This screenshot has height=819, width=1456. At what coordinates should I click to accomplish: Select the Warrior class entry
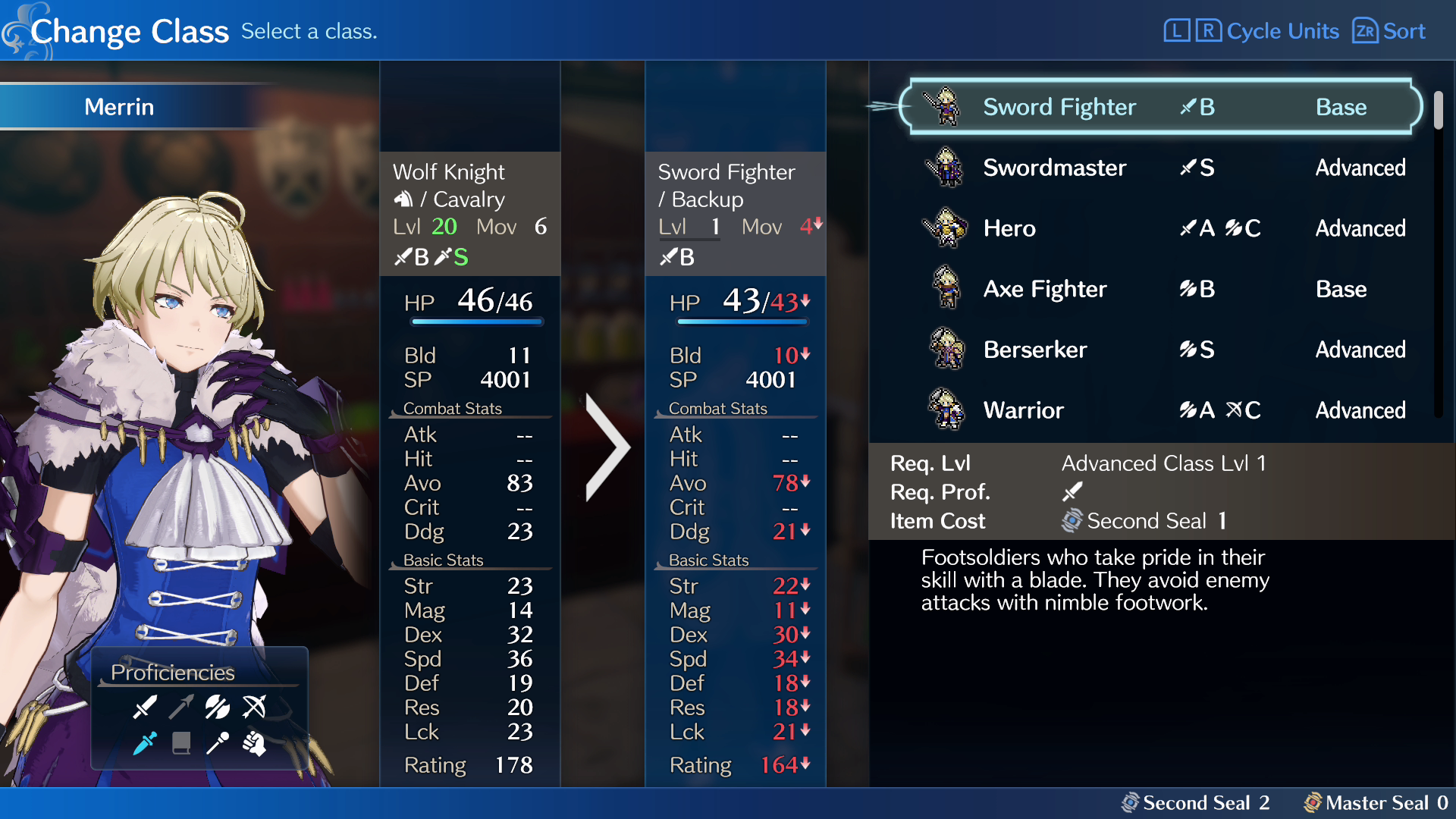(1024, 410)
